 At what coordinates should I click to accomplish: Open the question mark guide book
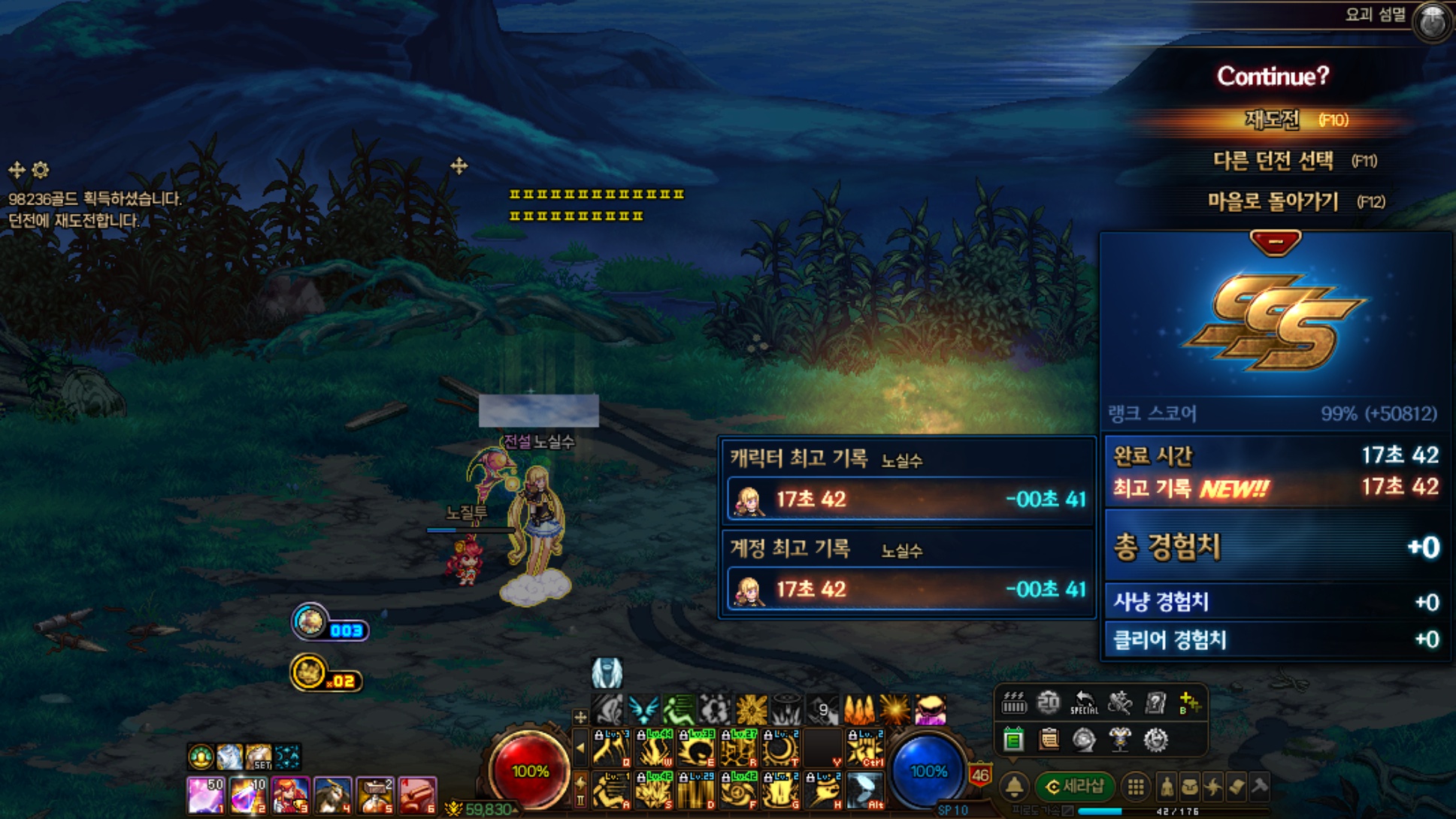tap(1155, 703)
